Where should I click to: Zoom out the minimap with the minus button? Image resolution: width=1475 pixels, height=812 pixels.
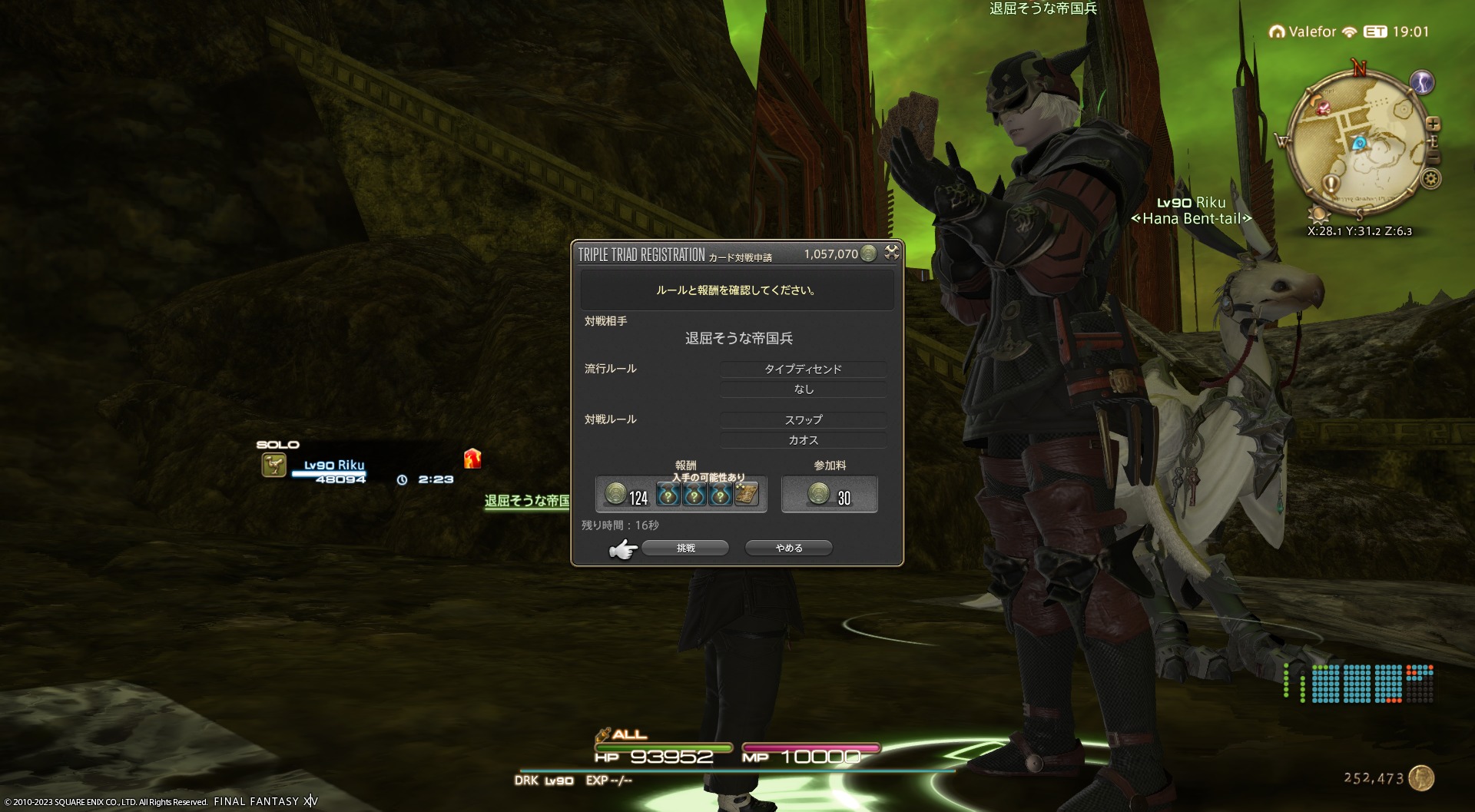click(x=1433, y=157)
